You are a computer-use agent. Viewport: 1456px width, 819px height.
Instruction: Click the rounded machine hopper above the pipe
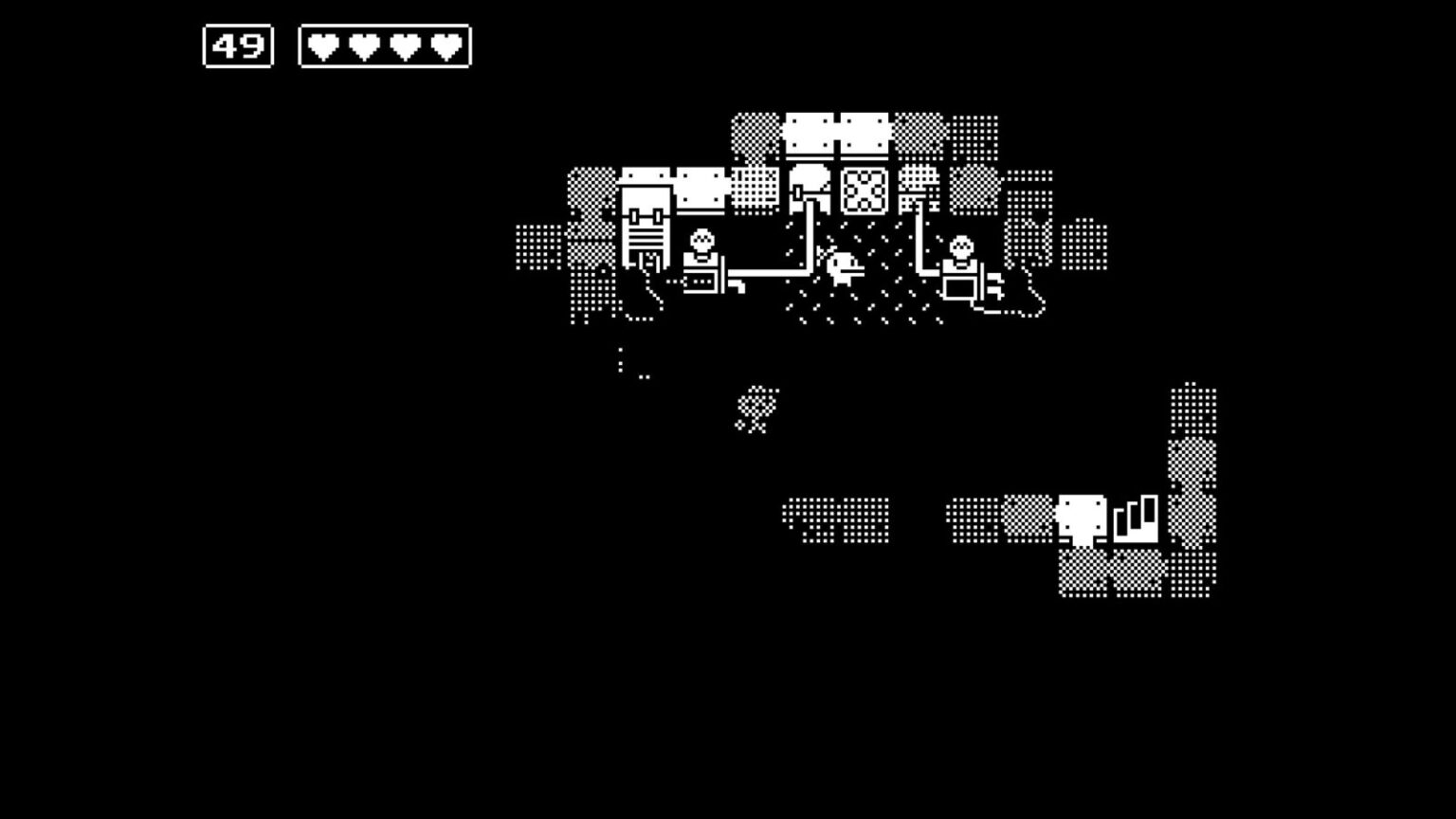tap(810, 178)
